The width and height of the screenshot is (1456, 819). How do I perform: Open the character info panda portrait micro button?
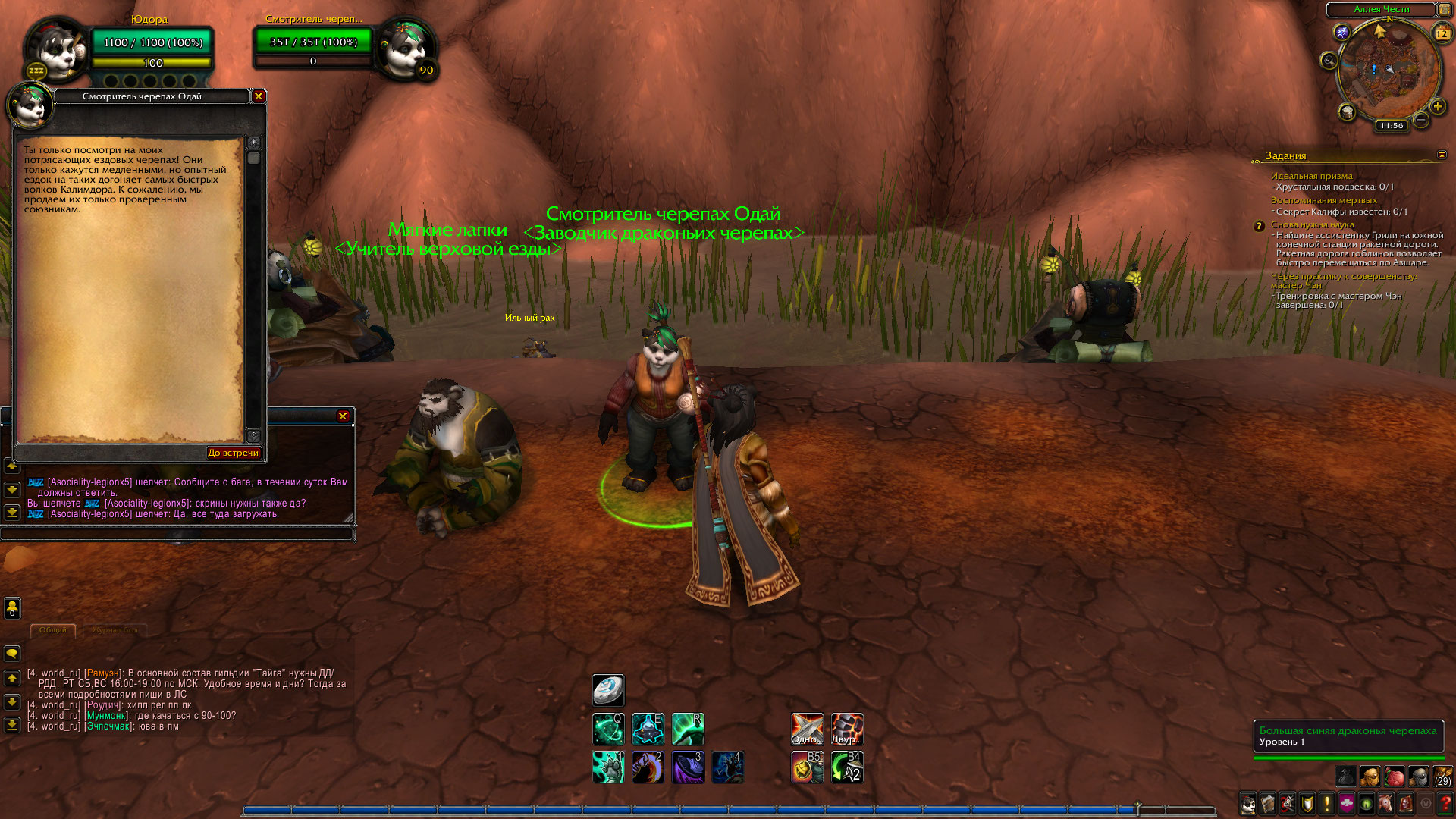coord(1248,803)
